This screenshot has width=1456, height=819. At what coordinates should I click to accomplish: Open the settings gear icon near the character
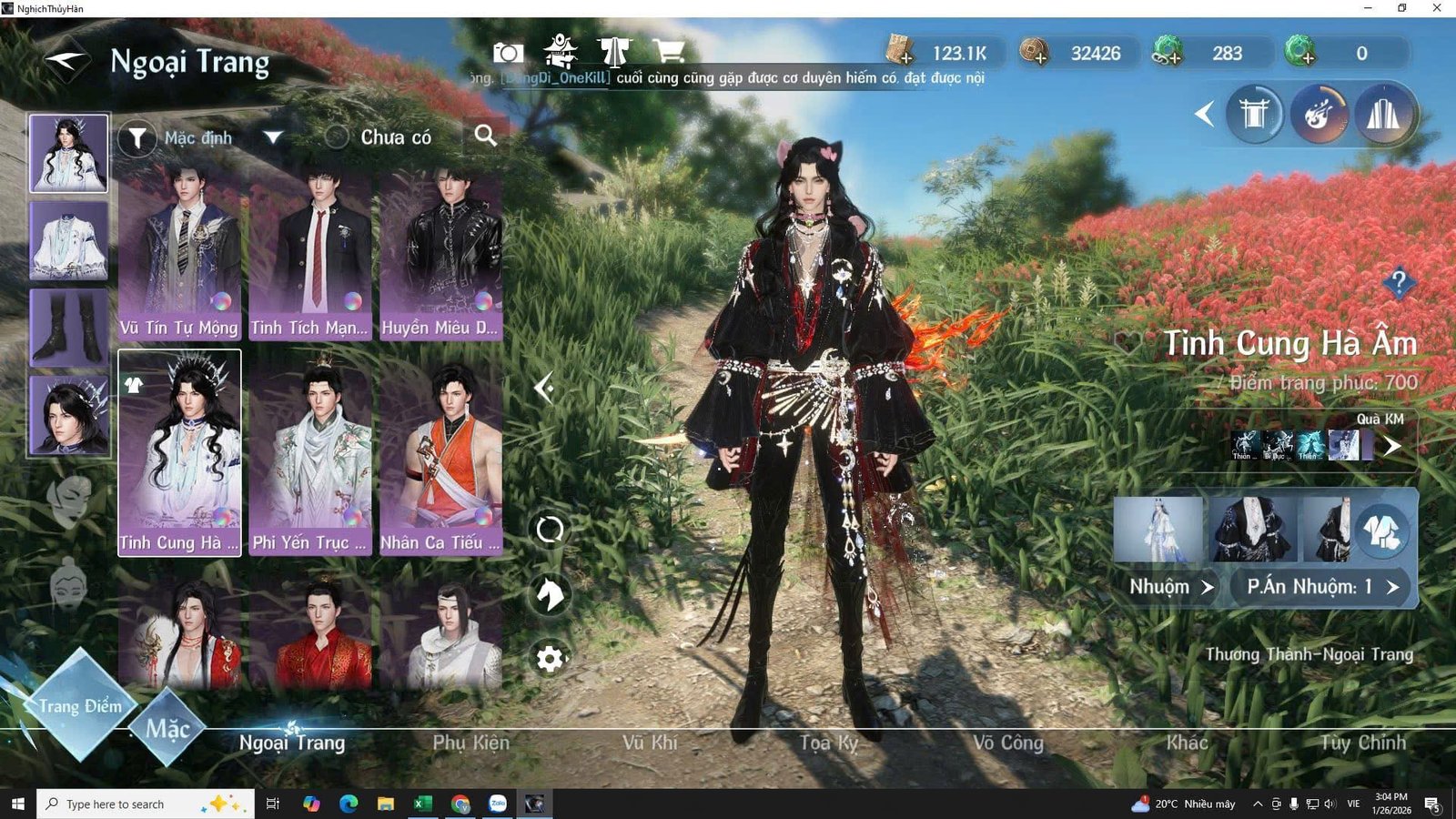550,658
